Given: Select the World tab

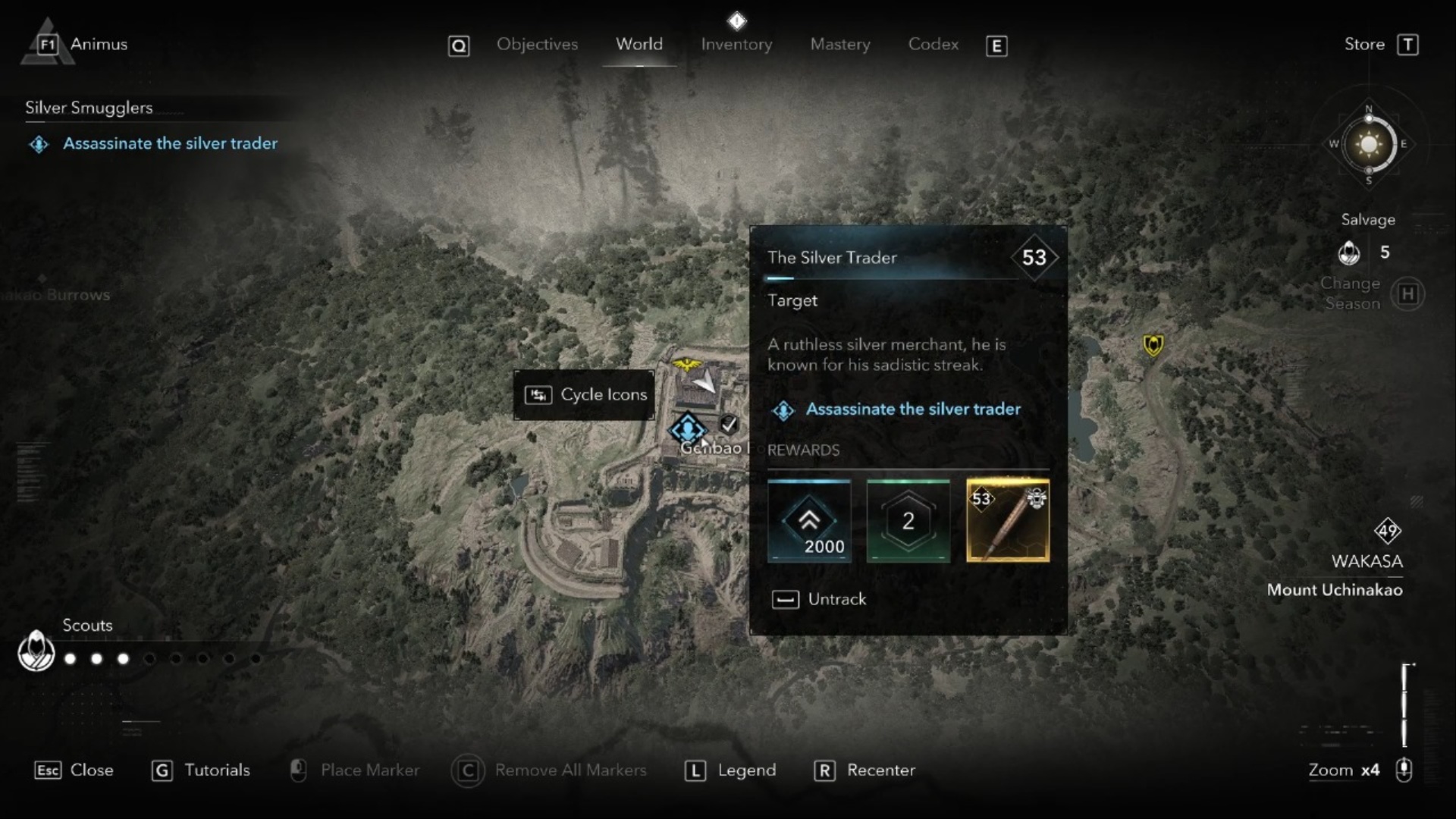Looking at the screenshot, I should coord(639,45).
